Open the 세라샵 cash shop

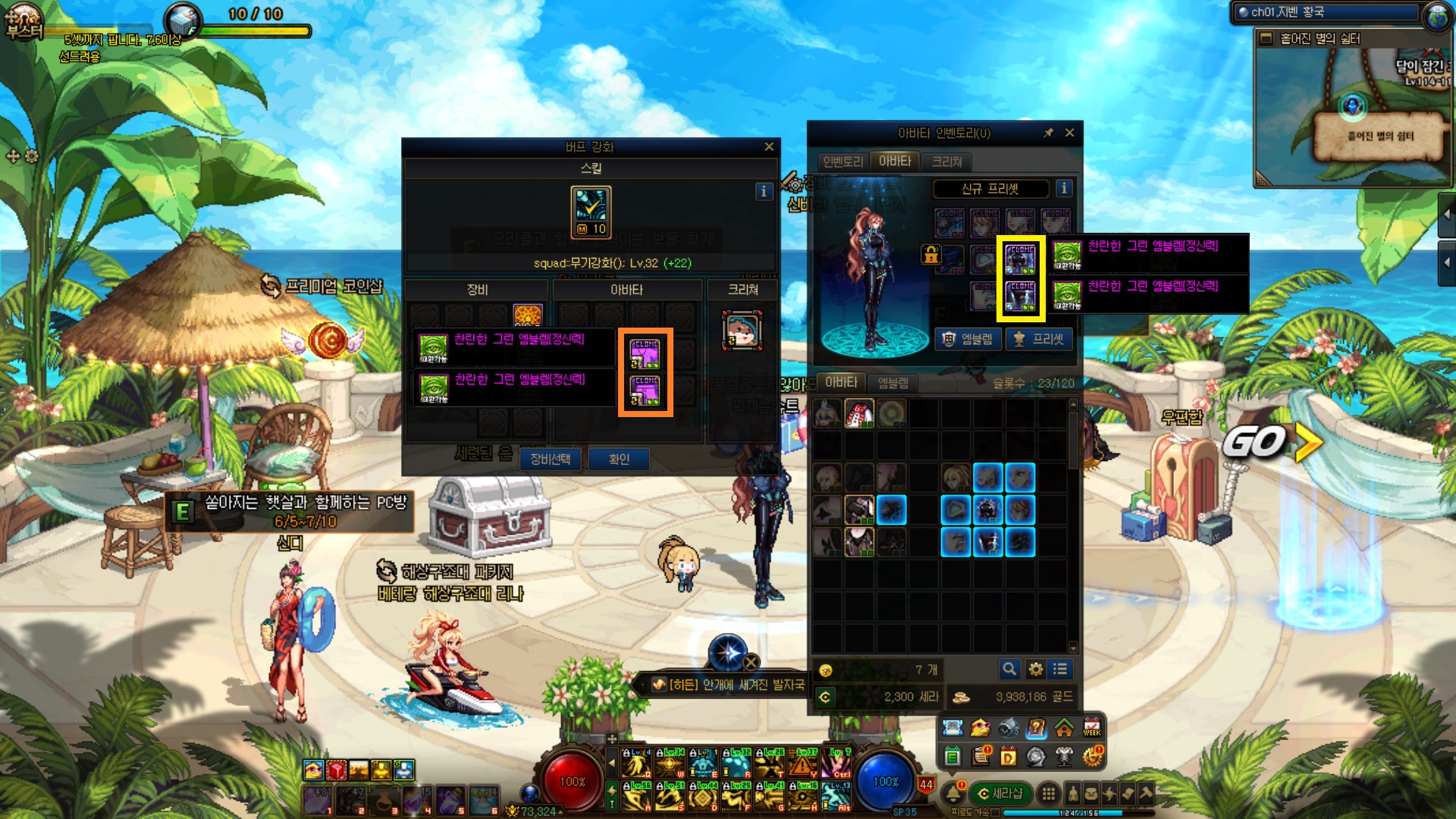1000,793
